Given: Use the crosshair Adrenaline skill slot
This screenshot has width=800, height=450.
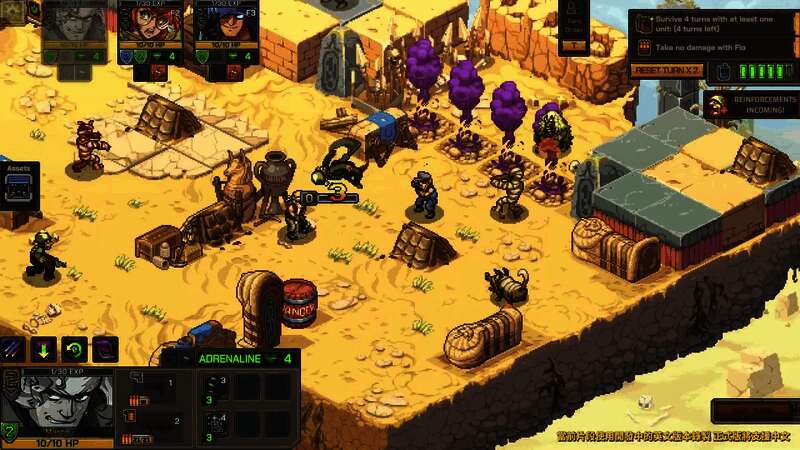Looking at the screenshot, I should click(x=215, y=425).
